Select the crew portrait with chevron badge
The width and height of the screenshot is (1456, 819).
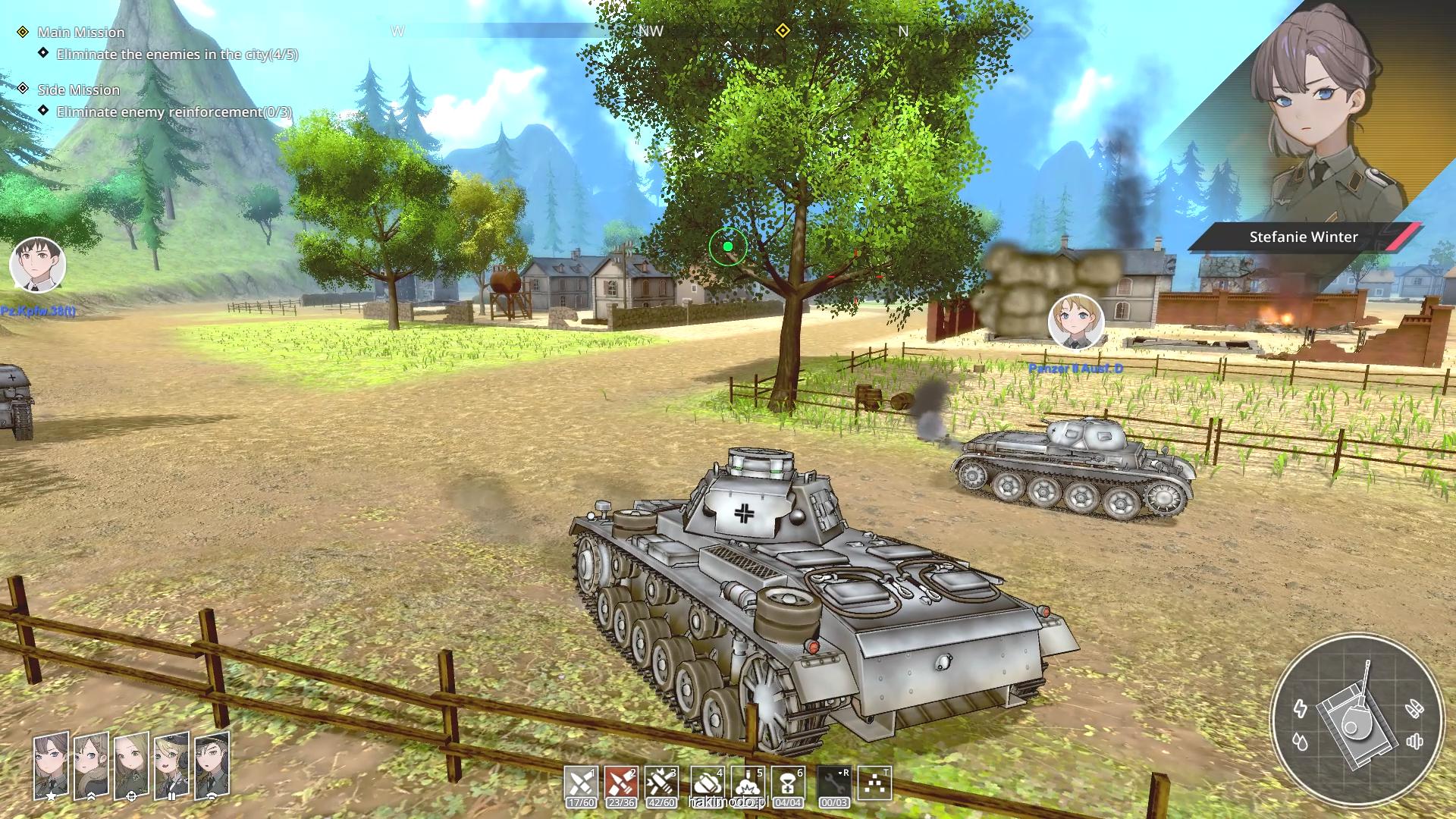coord(91,764)
